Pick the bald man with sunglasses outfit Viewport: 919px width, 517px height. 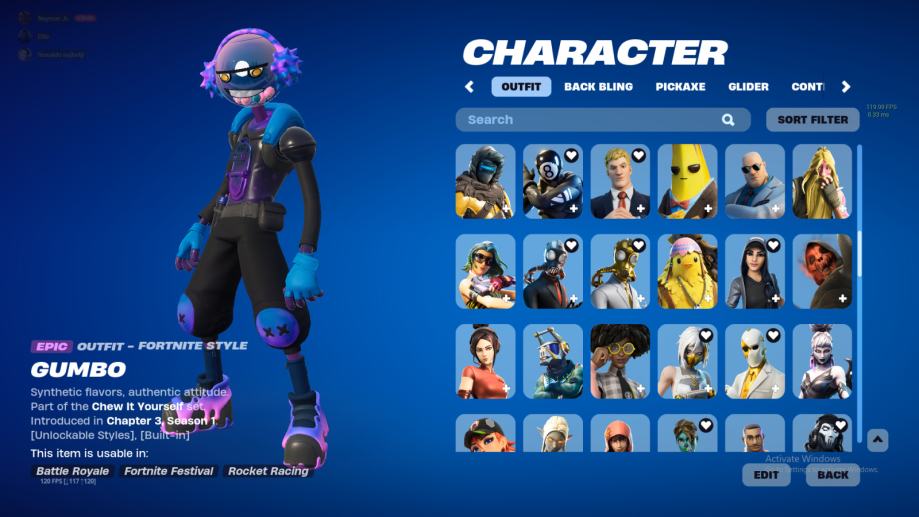755,181
